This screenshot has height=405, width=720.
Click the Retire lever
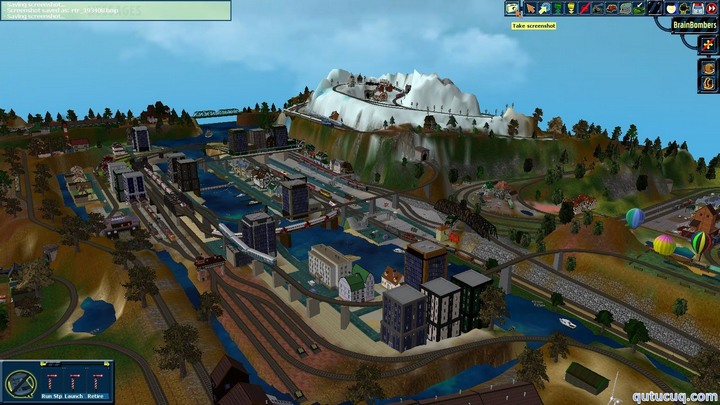tap(96, 379)
